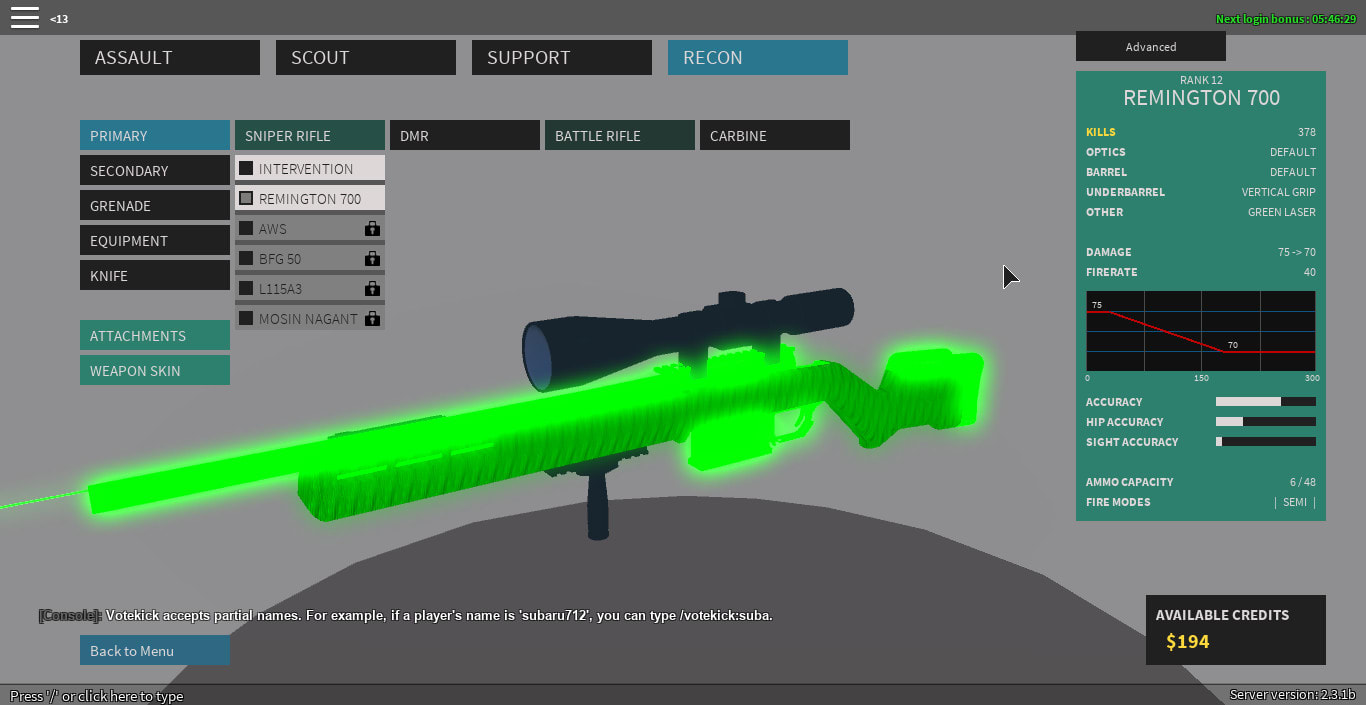Go back to the main menu
Screen dimensions: 1366x705
tap(154, 650)
